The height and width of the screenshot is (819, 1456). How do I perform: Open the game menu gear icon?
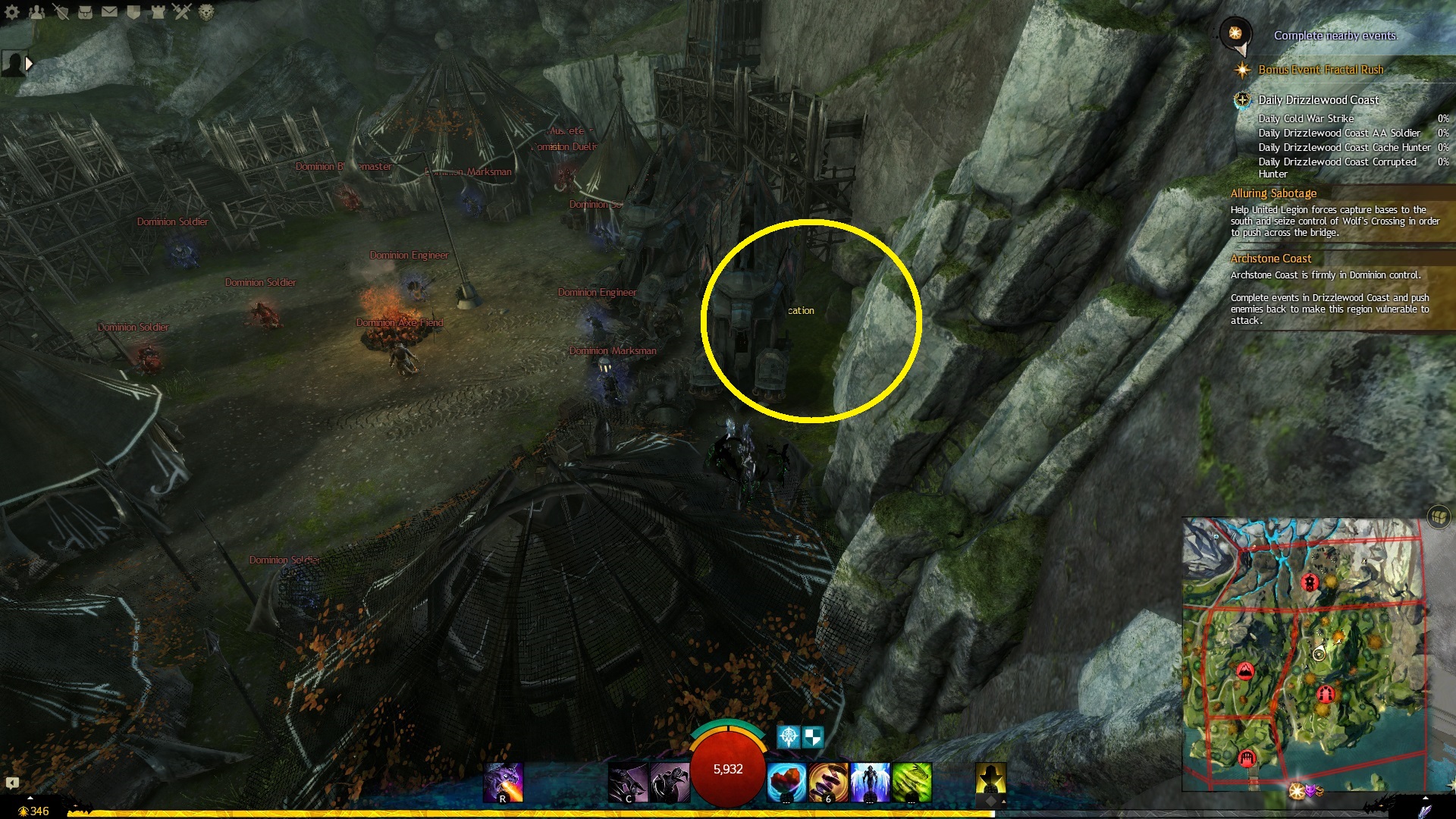pos(12,11)
